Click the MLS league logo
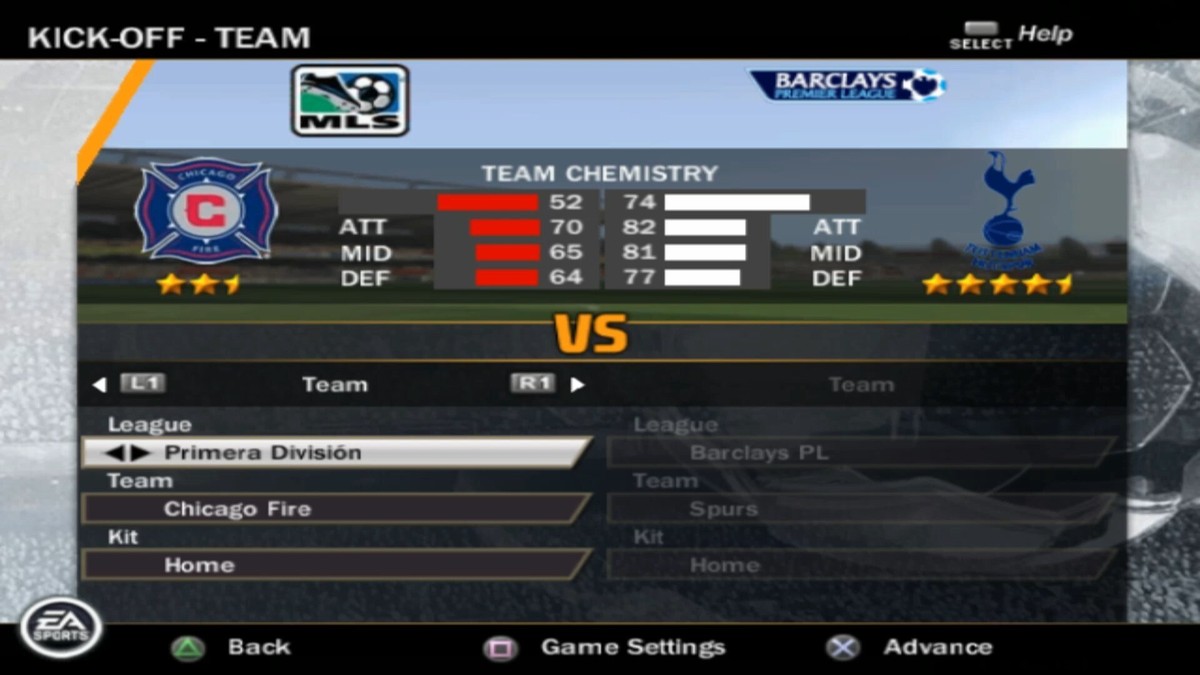Screen dimensions: 1200x675 [x=350, y=100]
